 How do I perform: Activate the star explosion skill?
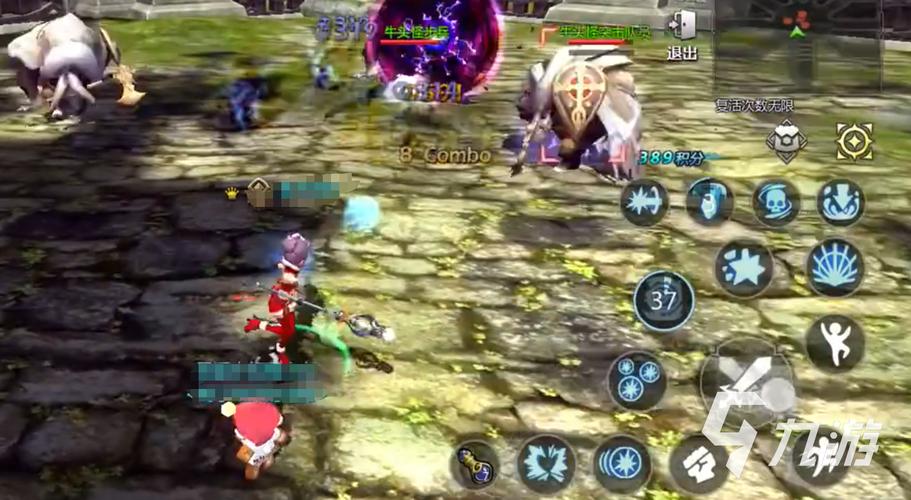[x=743, y=268]
